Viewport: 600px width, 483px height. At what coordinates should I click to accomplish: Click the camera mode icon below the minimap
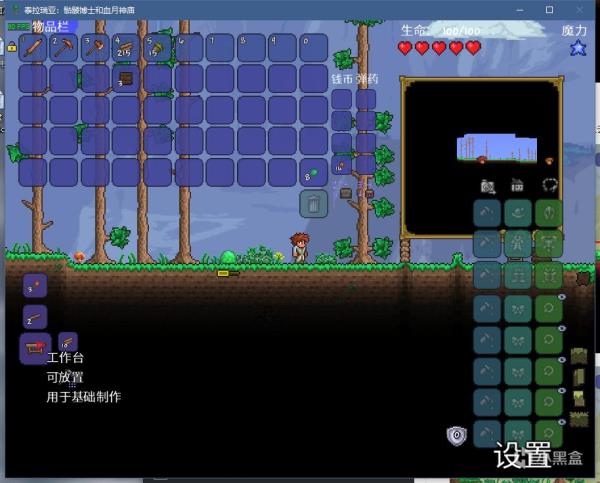pos(487,186)
